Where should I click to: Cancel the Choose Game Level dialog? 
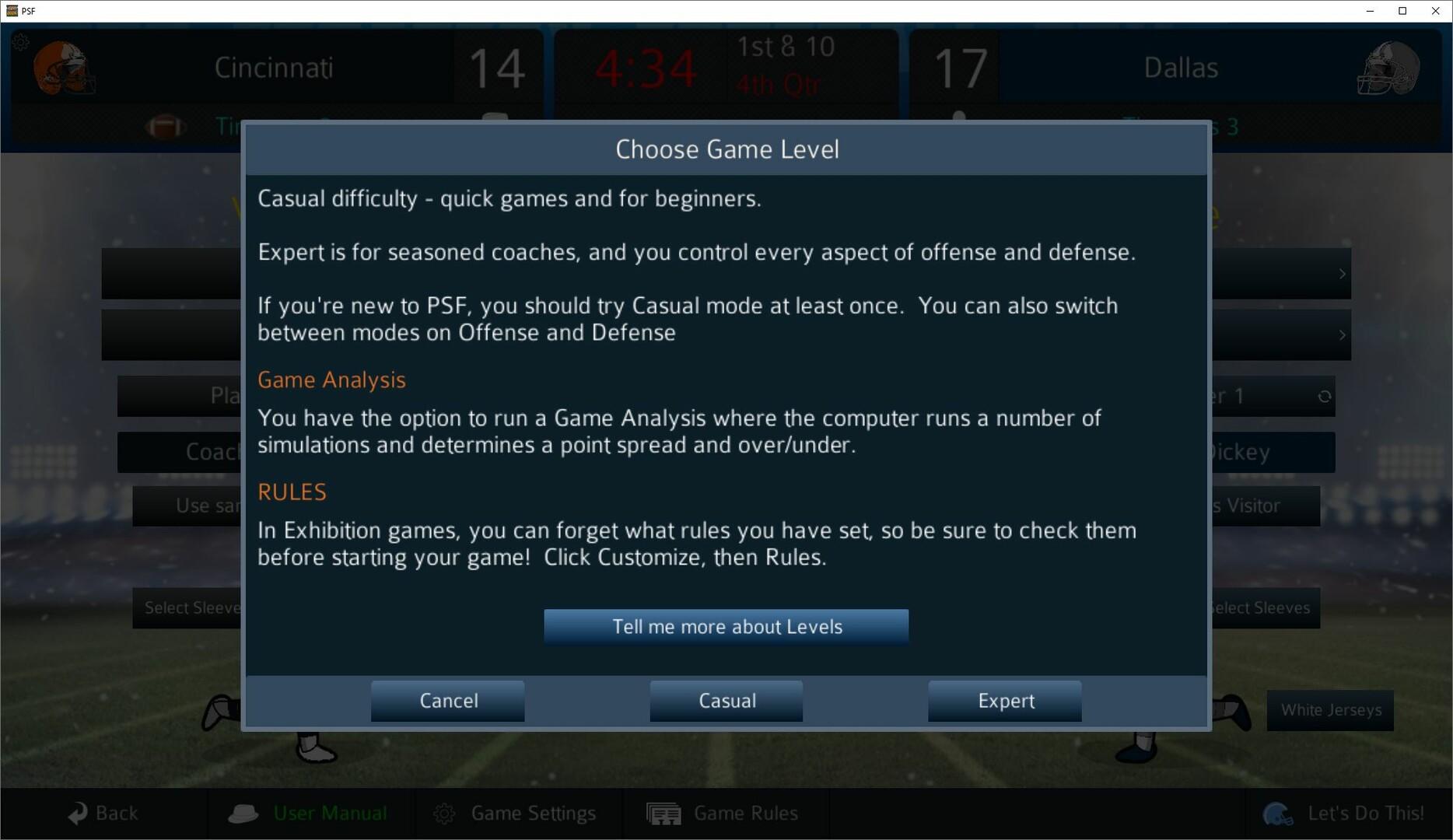pos(447,701)
